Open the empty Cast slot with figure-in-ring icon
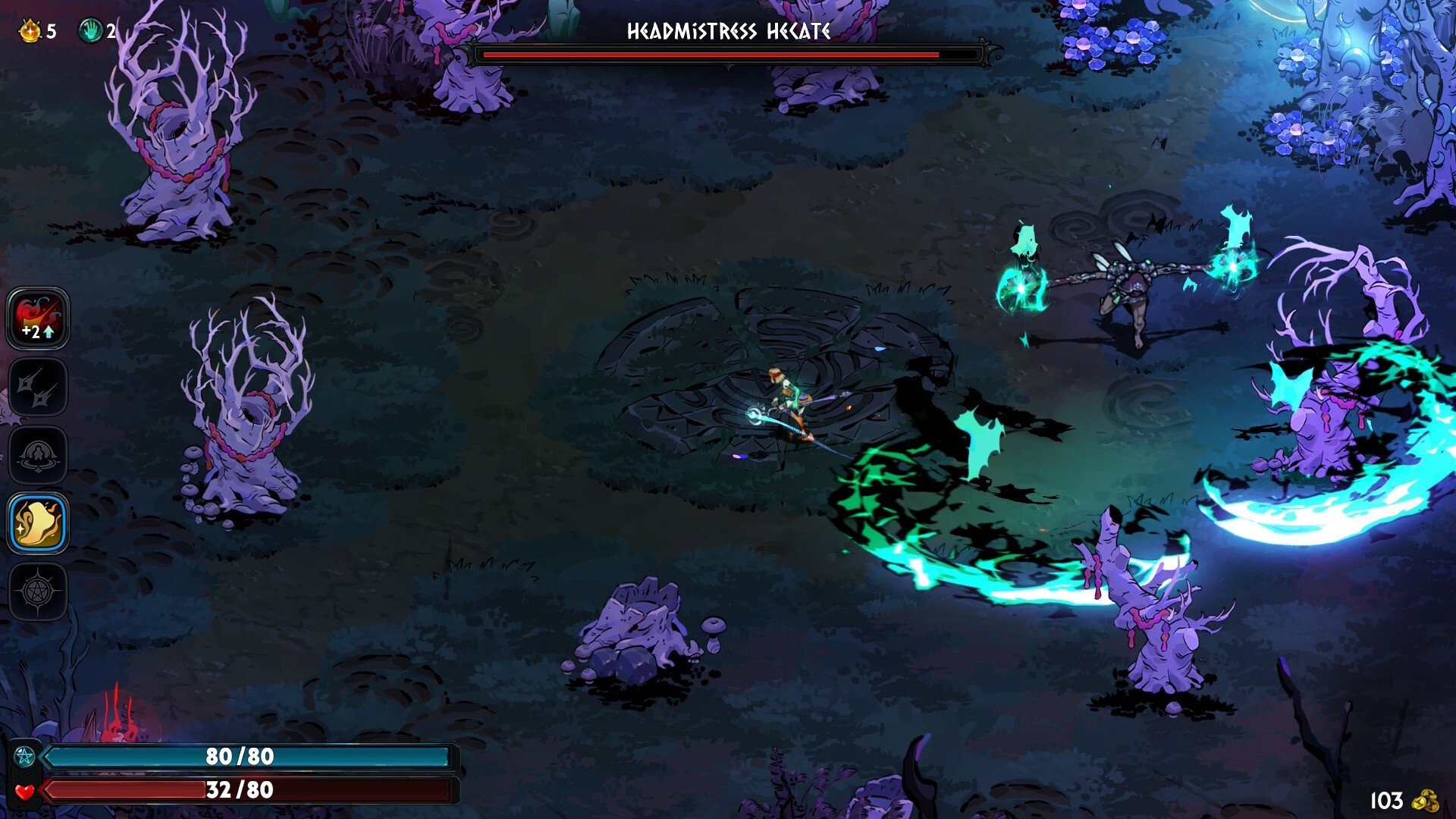Viewport: 1456px width, 819px height. pos(38,455)
